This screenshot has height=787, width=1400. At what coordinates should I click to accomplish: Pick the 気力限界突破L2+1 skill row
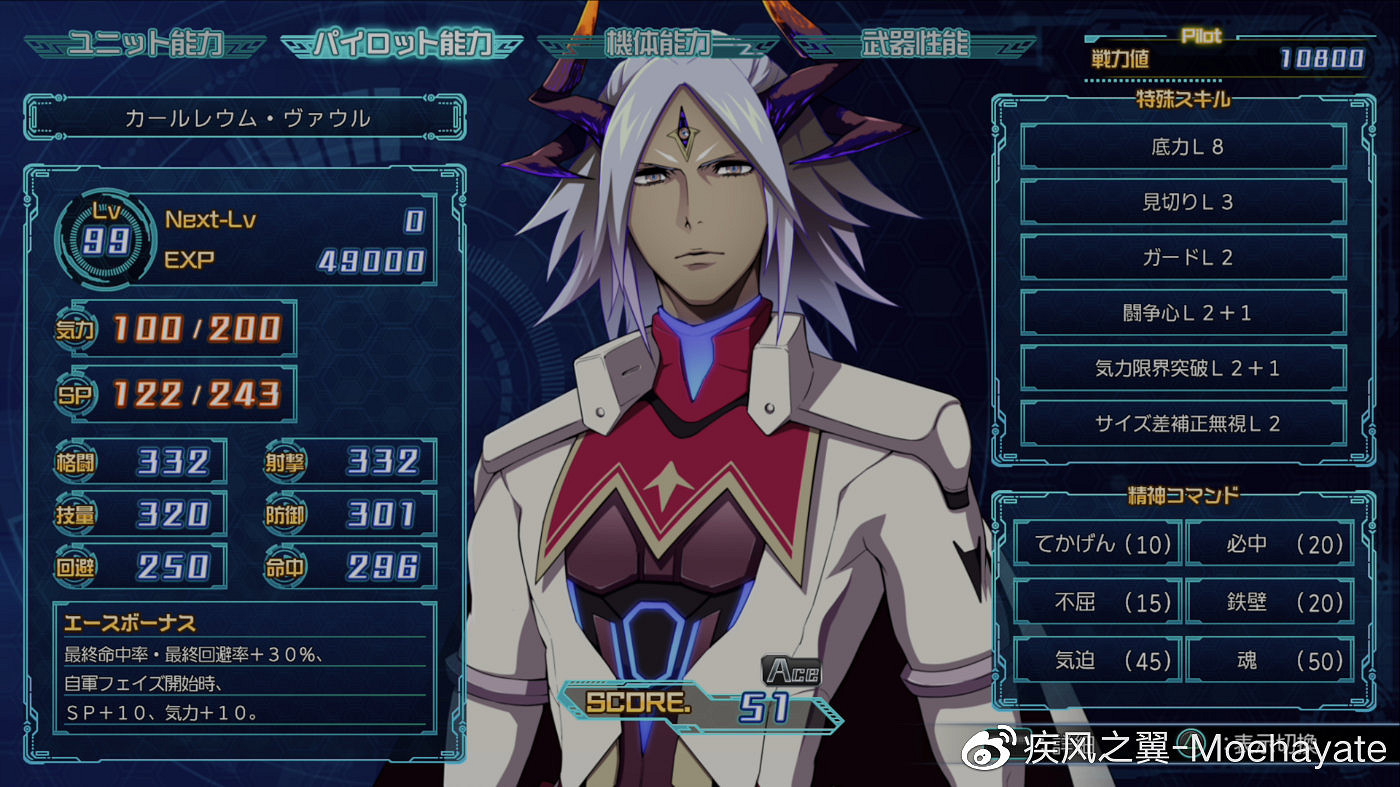click(1185, 368)
